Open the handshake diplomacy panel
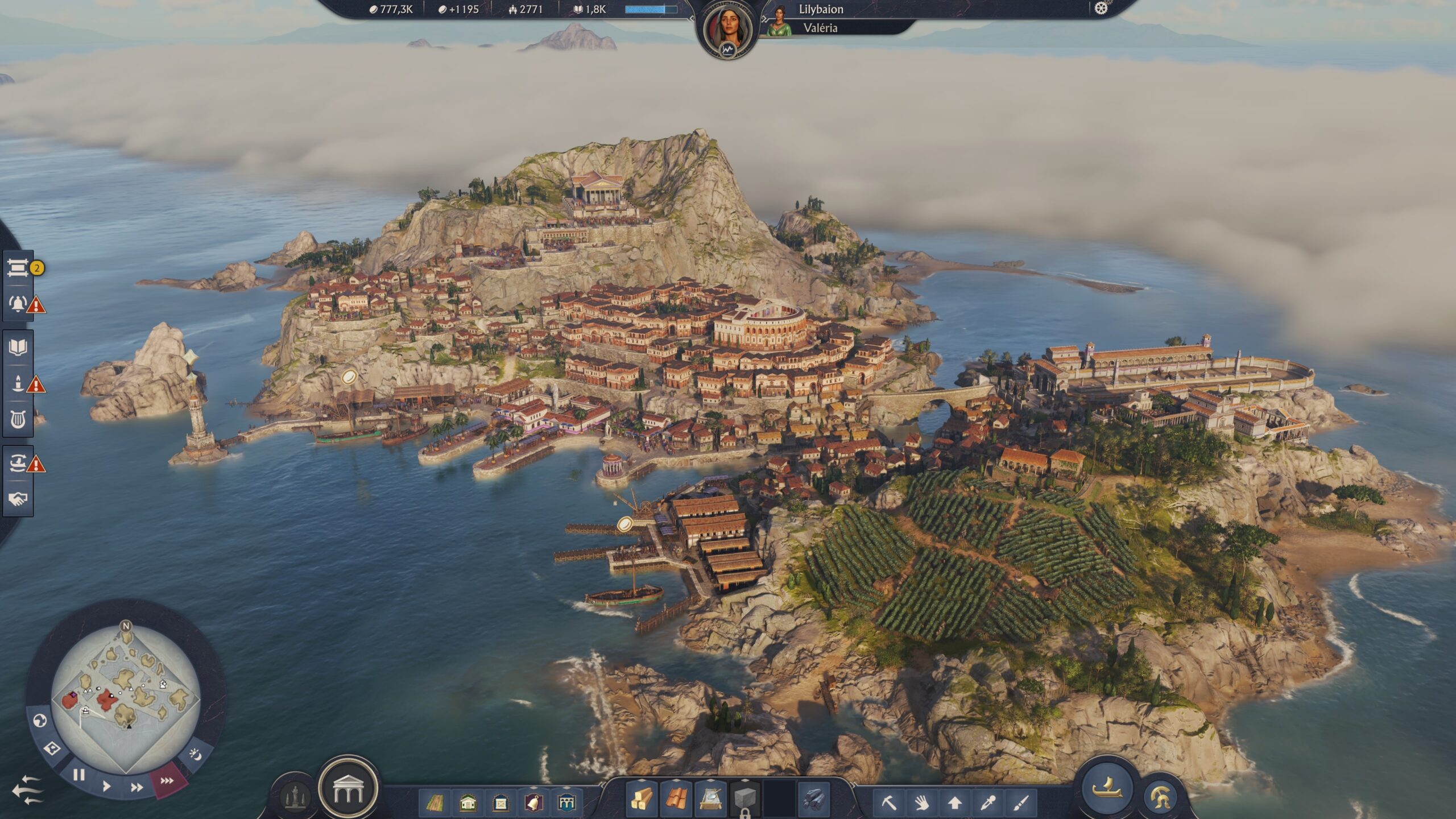 tap(18, 499)
